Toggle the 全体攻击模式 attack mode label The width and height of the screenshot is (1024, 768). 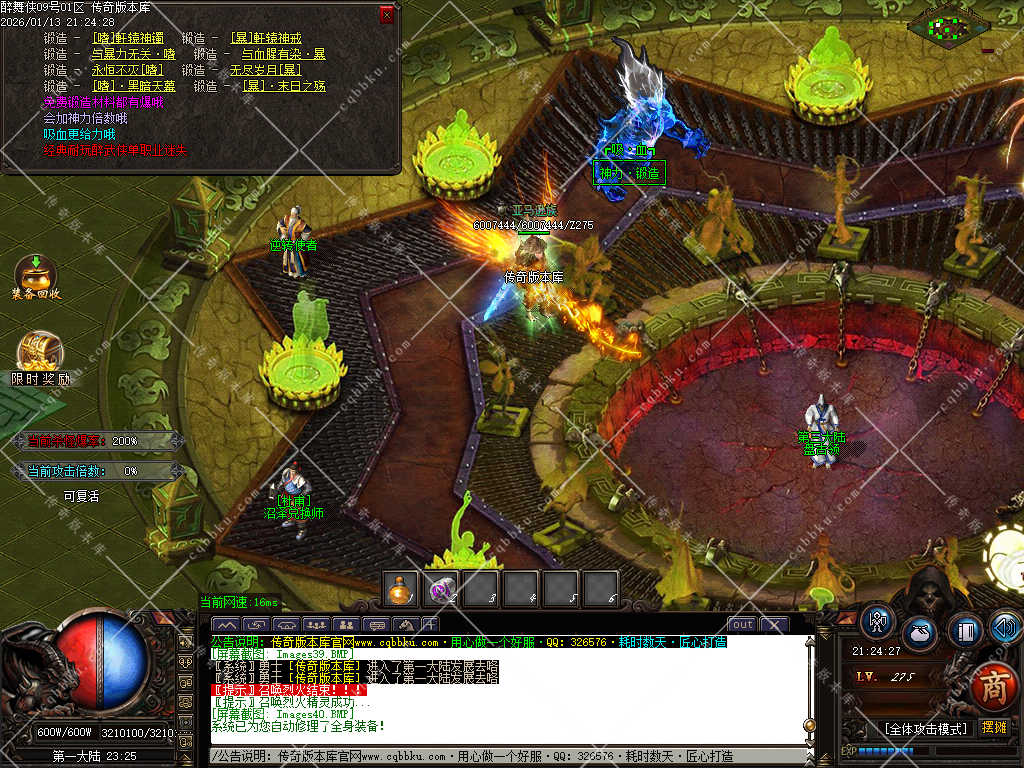[924, 728]
